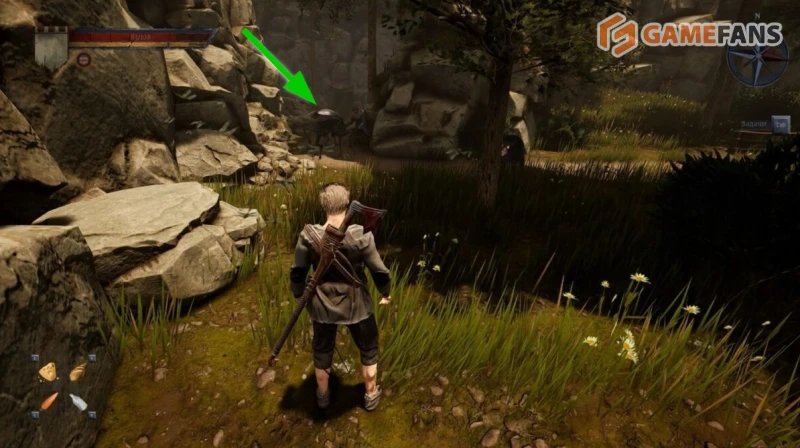800x448 pixels.
Task: Click the compass rose in the corner
Action: [x=757, y=58]
